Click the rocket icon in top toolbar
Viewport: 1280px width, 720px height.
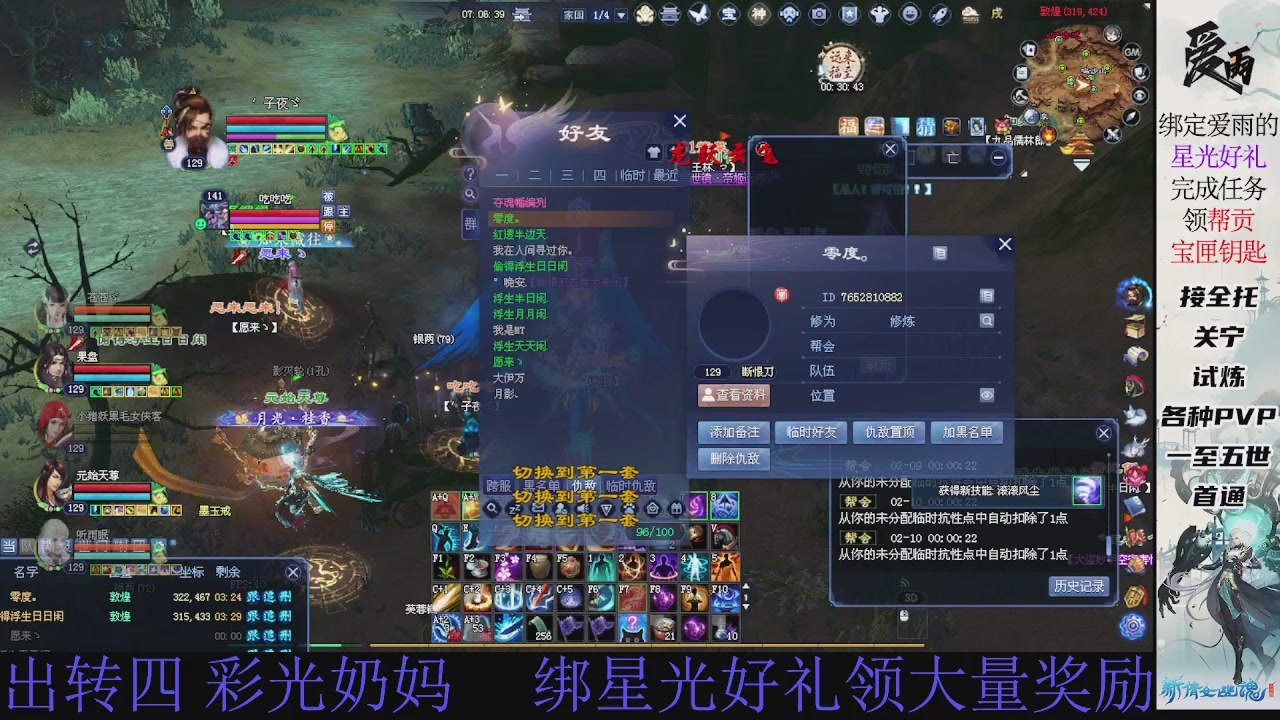coord(938,13)
